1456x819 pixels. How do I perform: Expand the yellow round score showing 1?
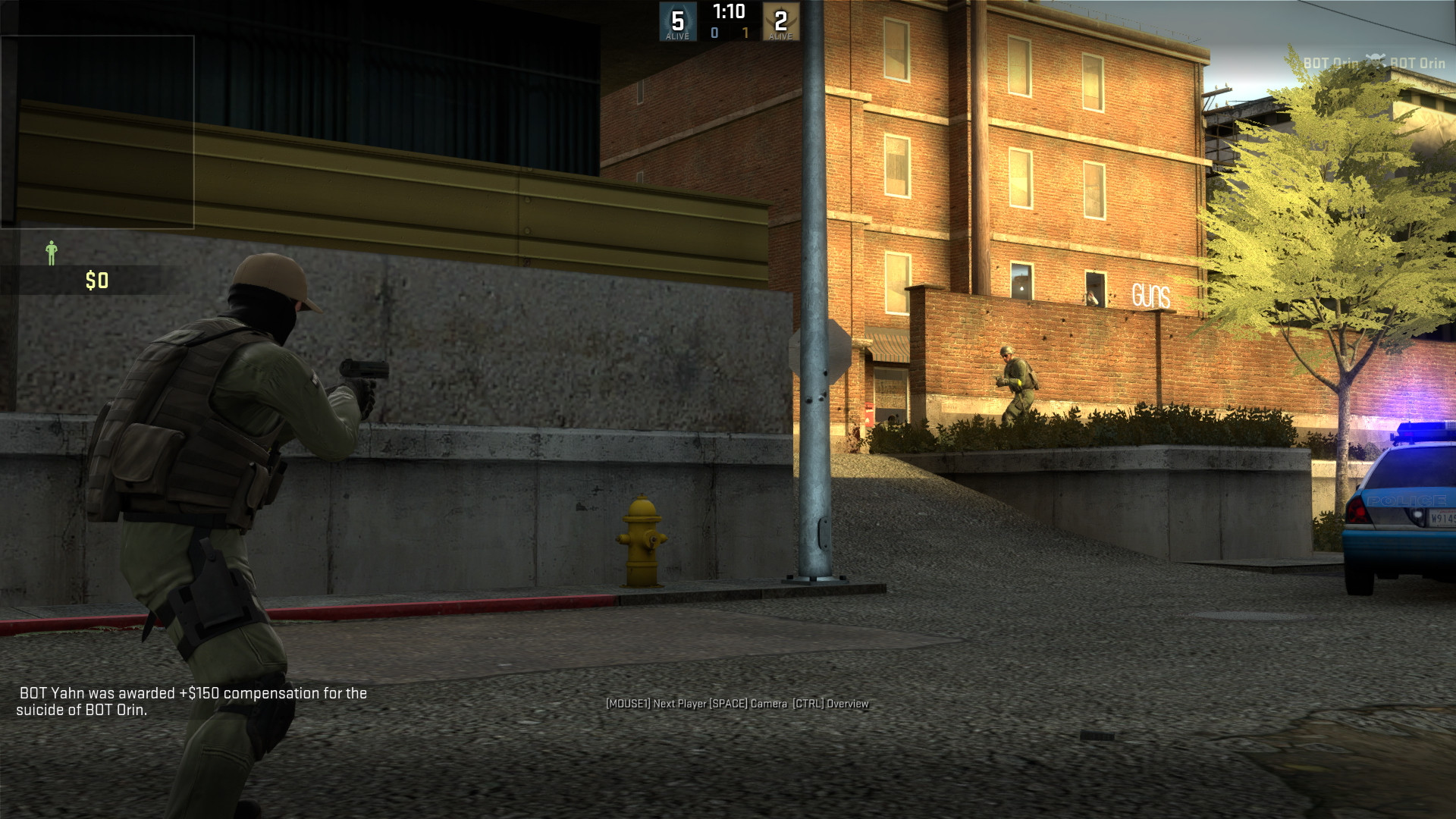(x=744, y=33)
